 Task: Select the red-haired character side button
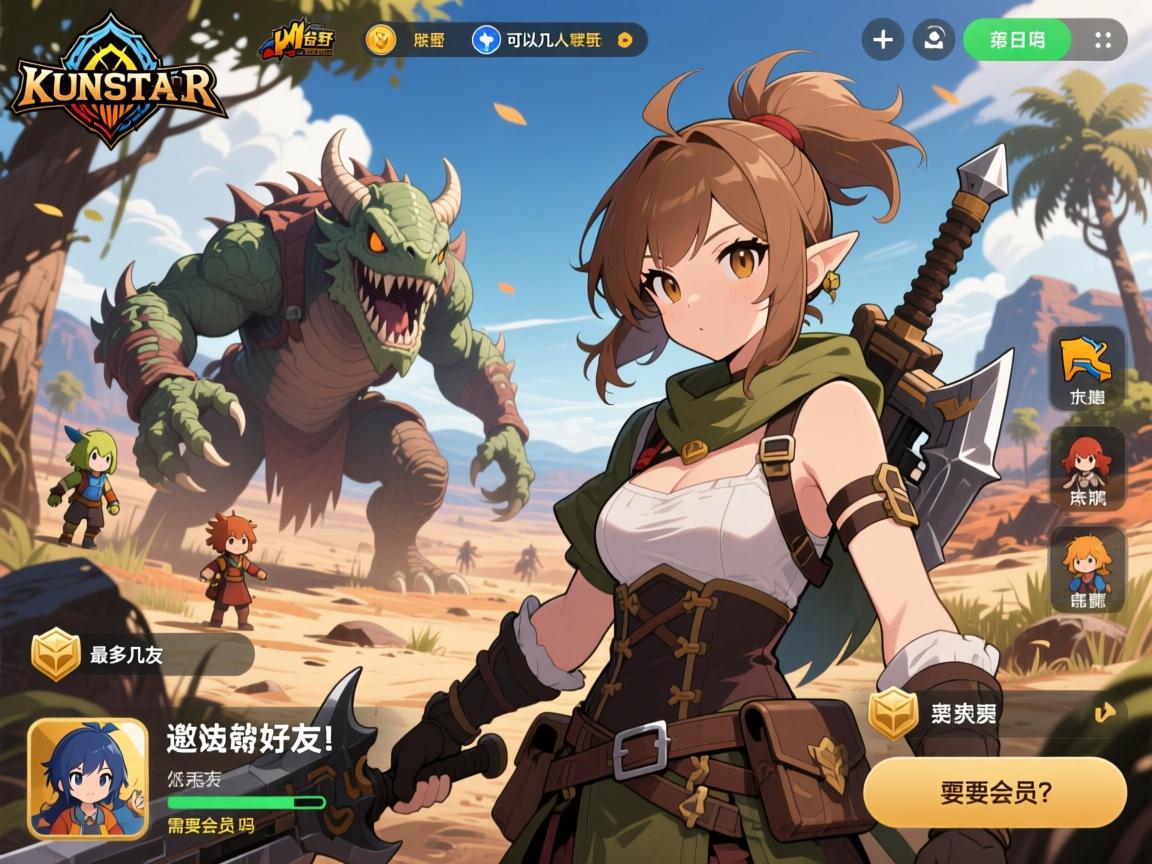tap(1087, 468)
